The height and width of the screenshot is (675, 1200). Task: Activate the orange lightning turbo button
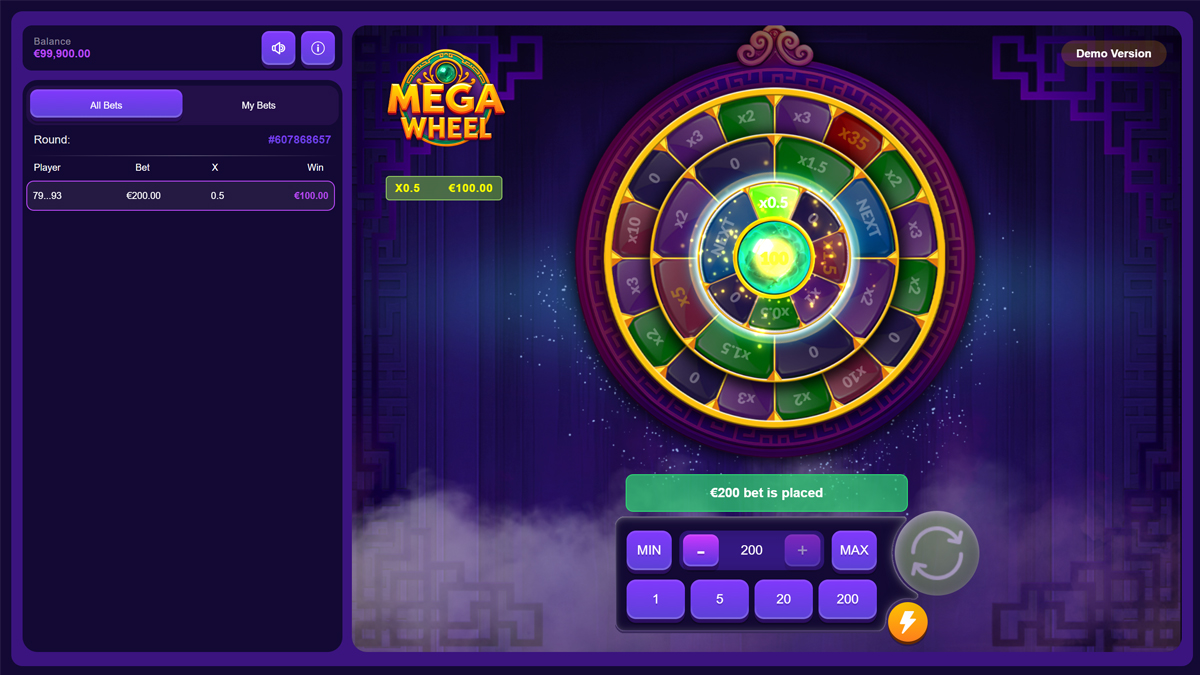908,622
